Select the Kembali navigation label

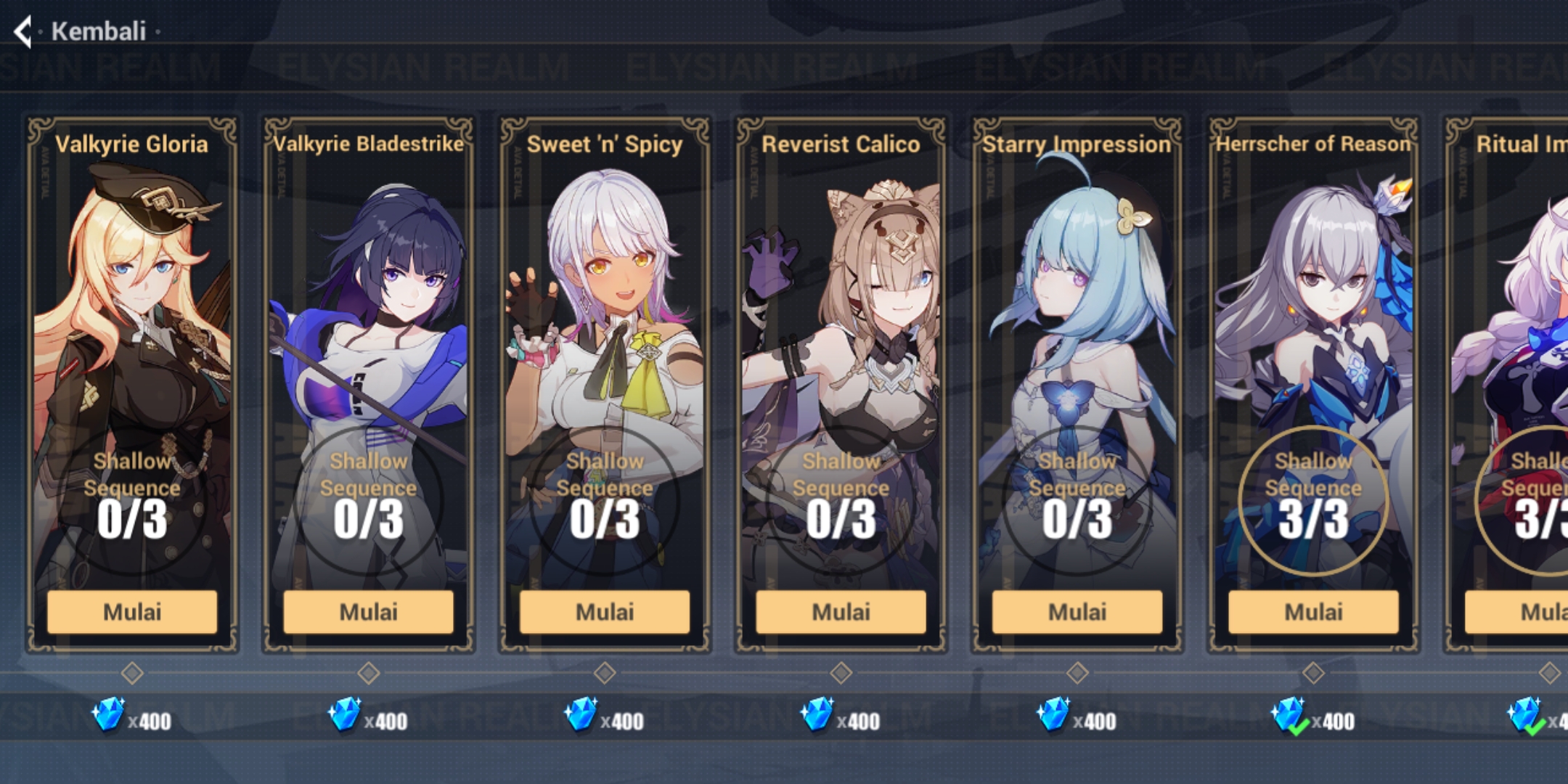pyautogui.click(x=99, y=32)
